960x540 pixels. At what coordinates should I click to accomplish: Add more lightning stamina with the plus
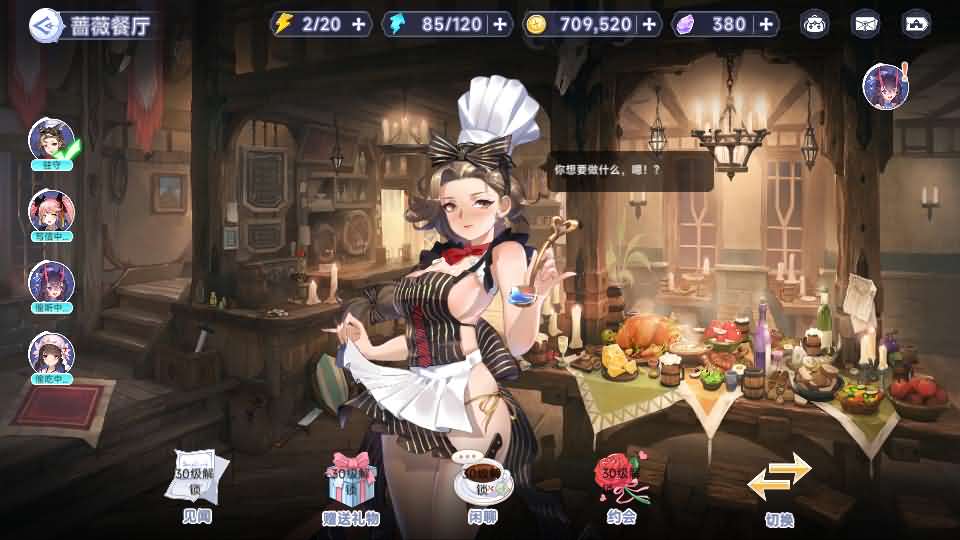[359, 24]
